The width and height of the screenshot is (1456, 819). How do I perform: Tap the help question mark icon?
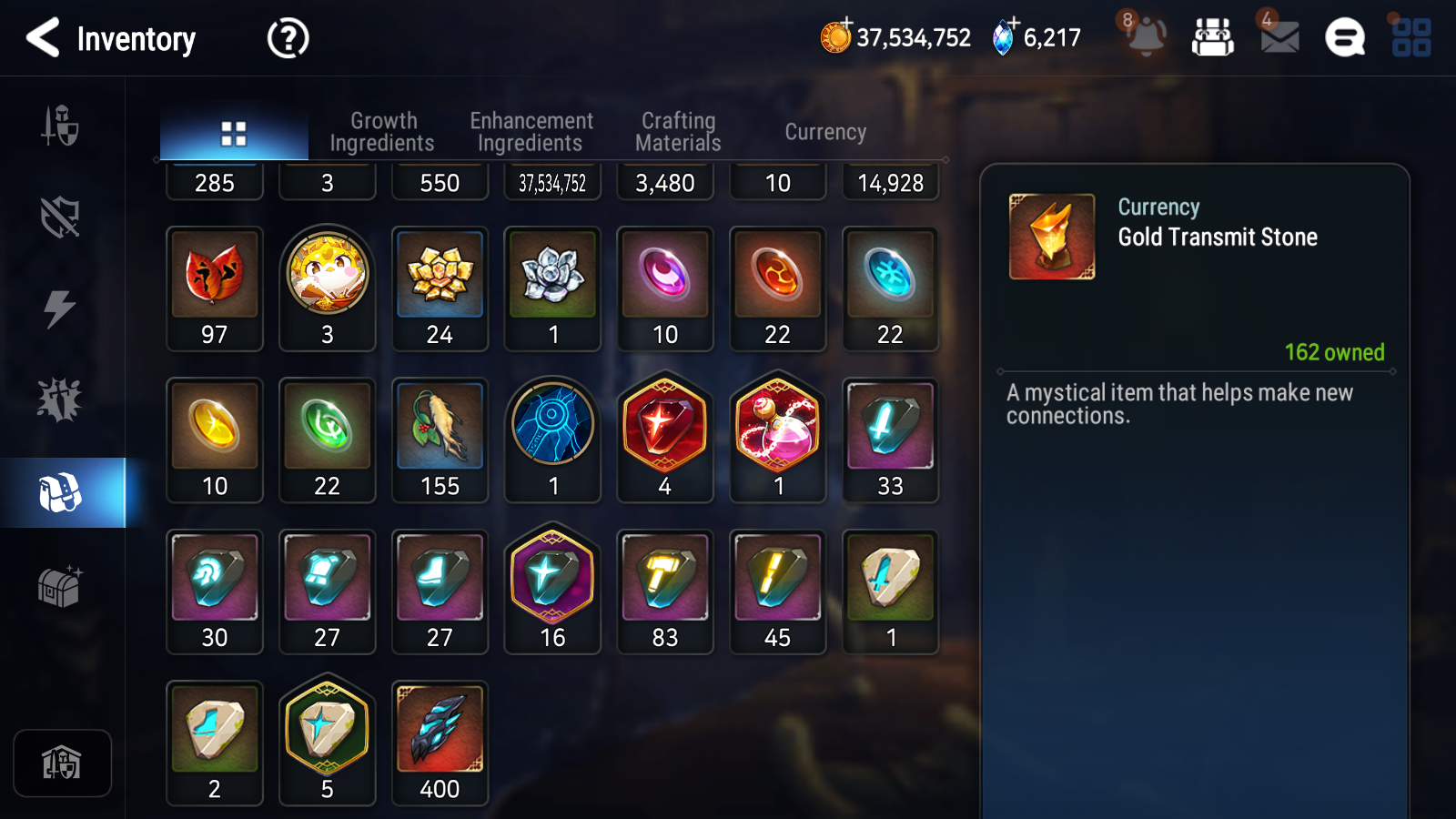[287, 37]
